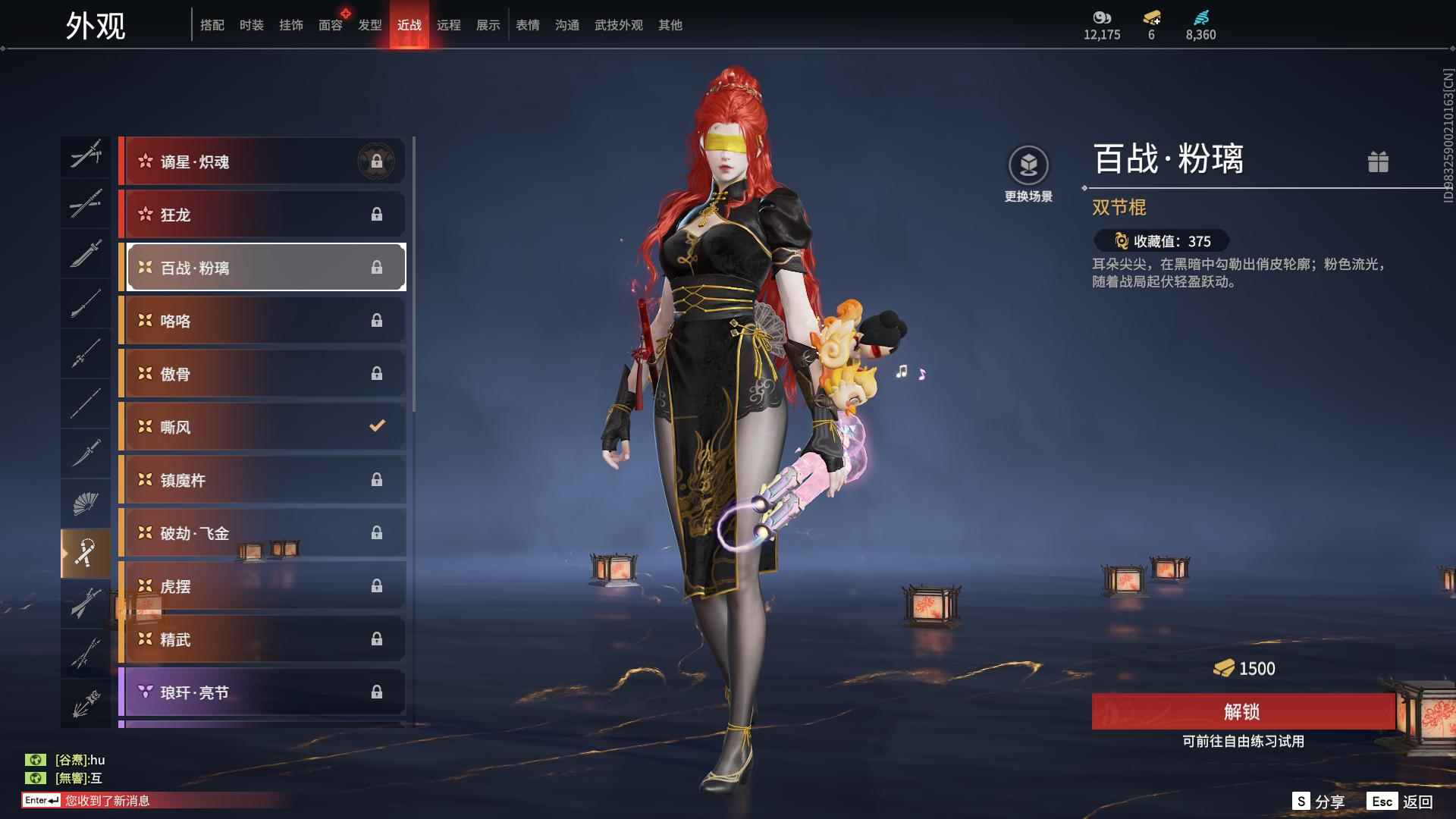The width and height of the screenshot is (1456, 819).
Task: Open the 表情 emote tab
Action: click(x=527, y=25)
